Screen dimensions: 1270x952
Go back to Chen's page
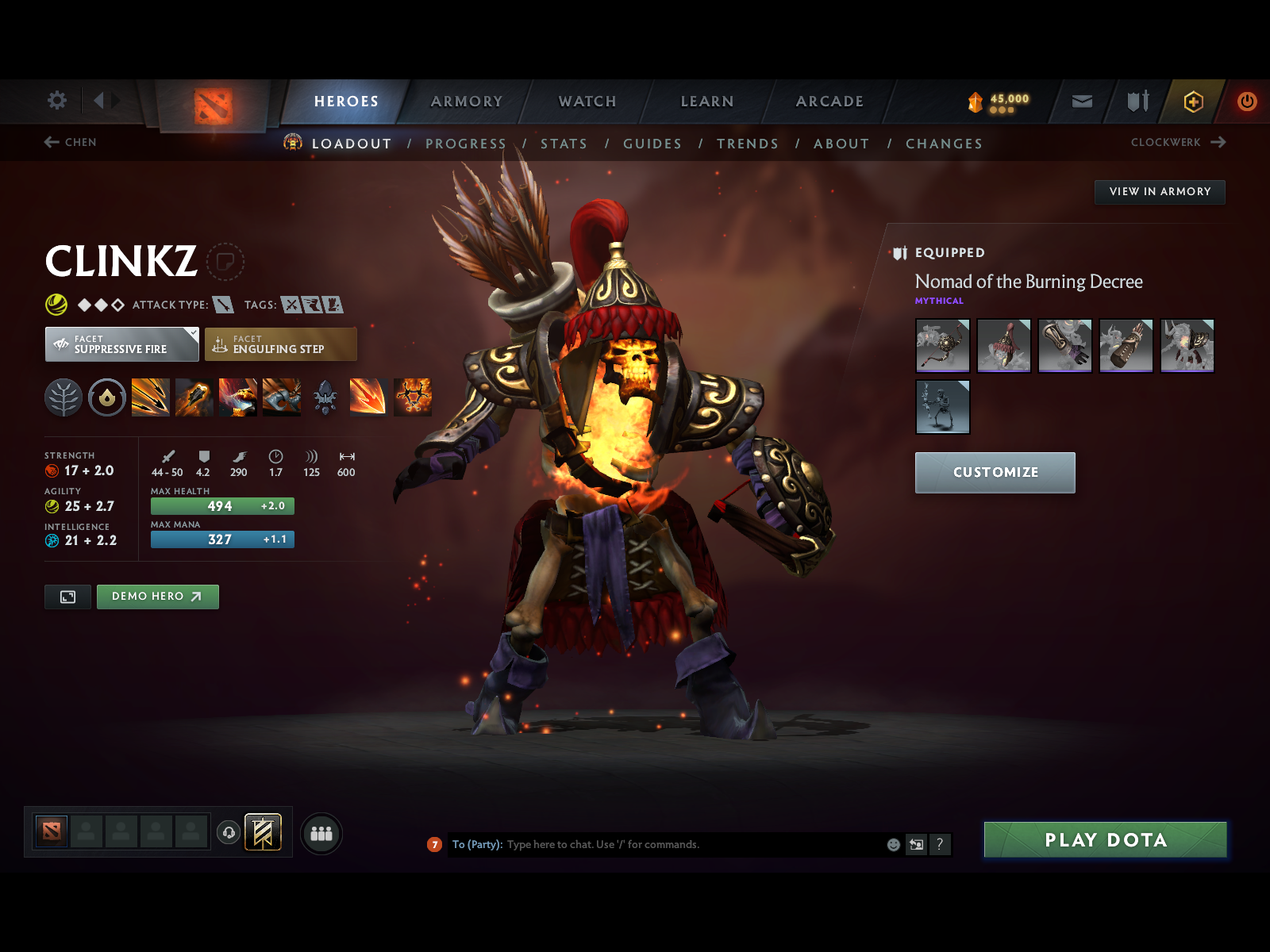(71, 143)
